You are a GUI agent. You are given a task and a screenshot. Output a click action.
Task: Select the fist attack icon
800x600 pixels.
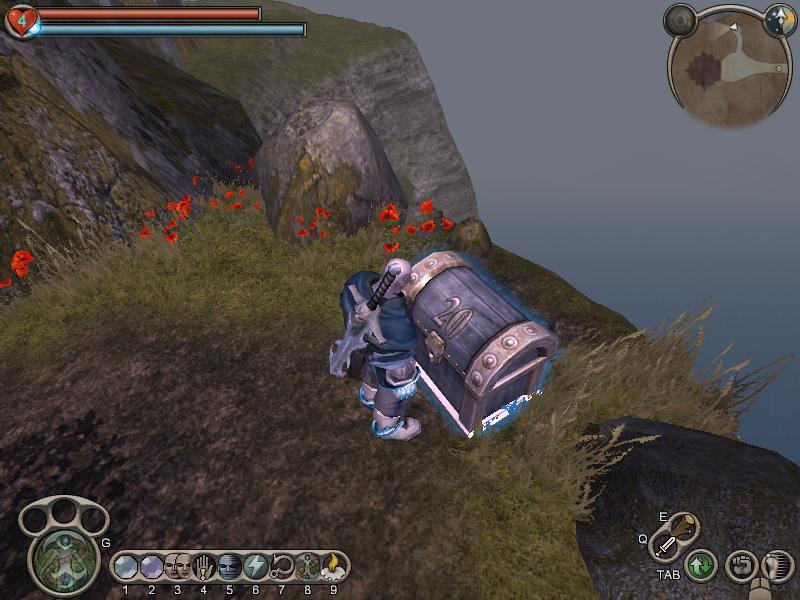pos(740,566)
